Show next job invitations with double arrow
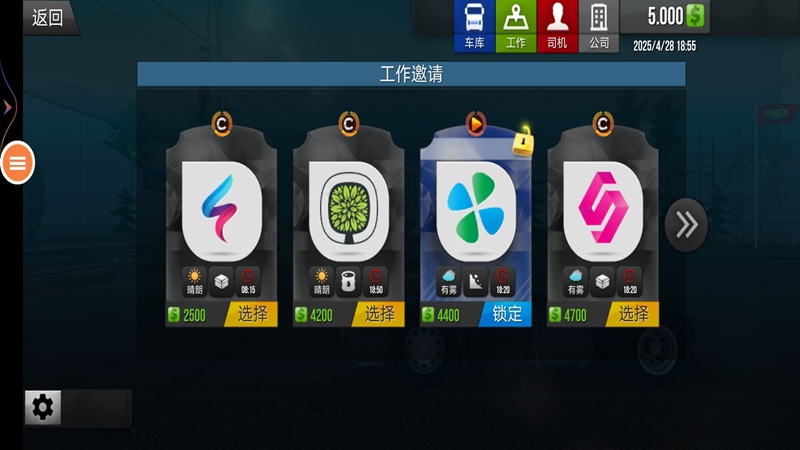800x450 pixels. 686,224
